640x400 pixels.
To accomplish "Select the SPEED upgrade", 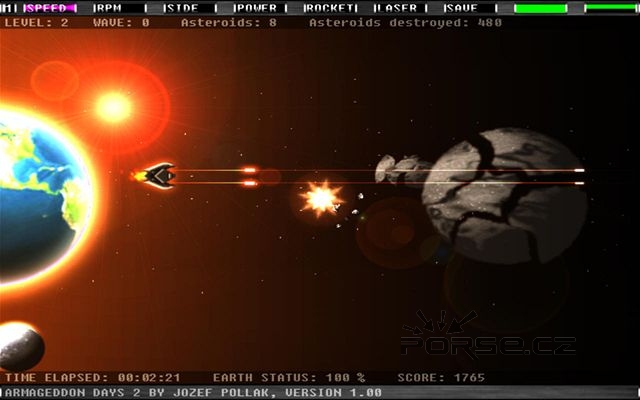I will (x=49, y=8).
